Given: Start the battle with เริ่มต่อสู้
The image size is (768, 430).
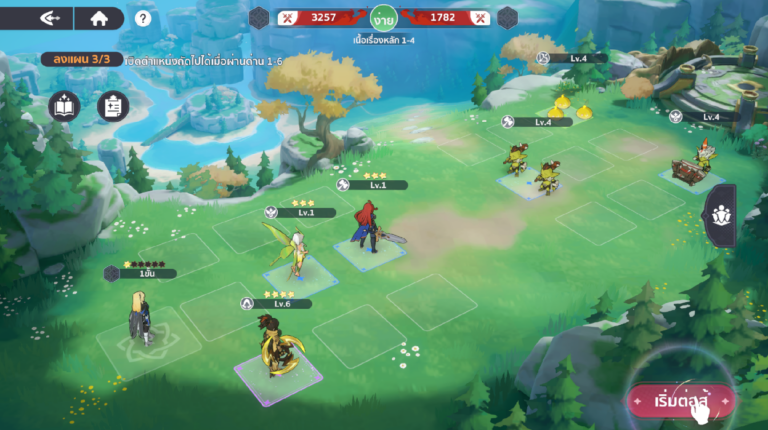Looking at the screenshot, I should coord(681,400).
